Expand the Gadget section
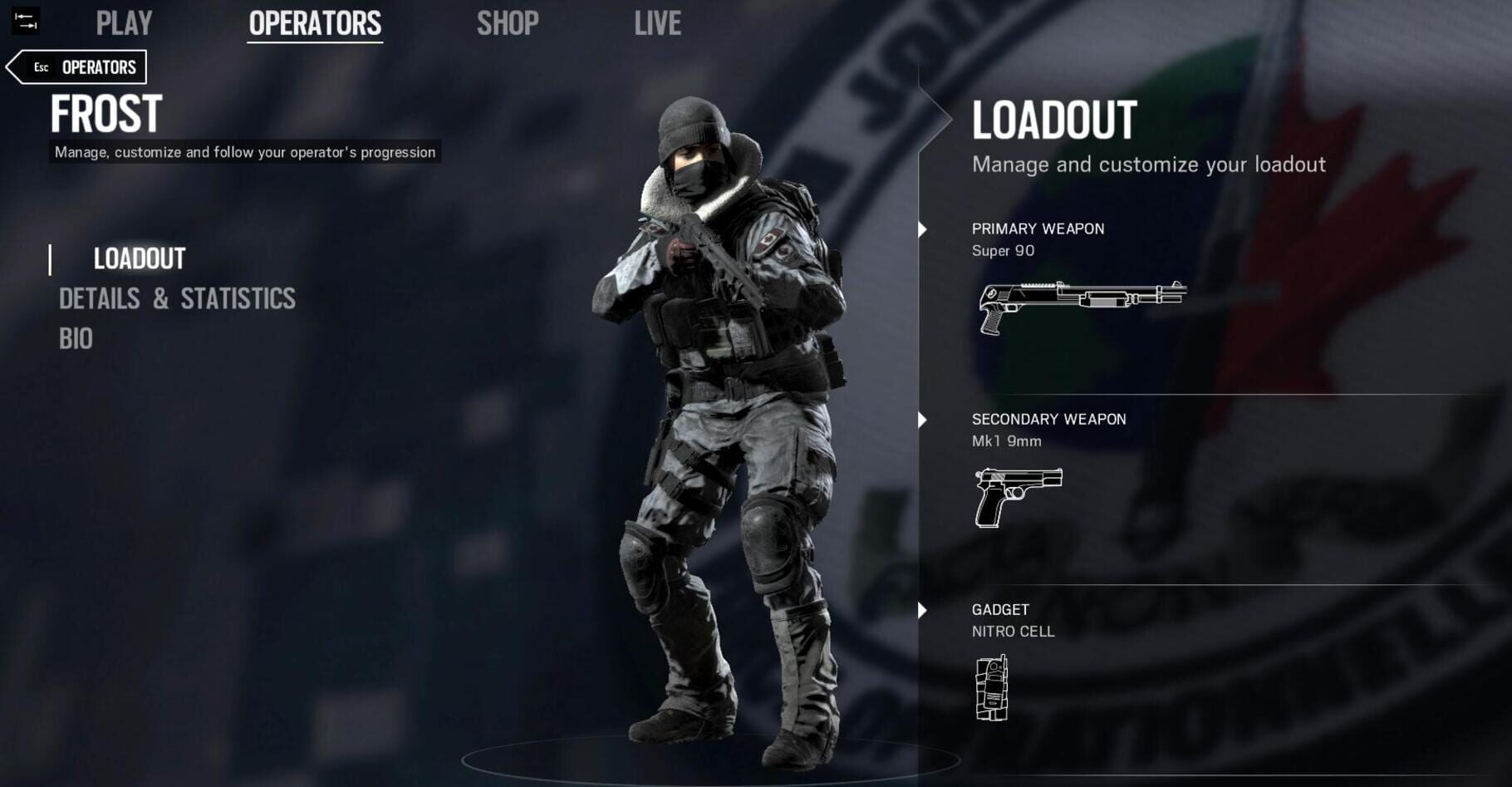This screenshot has height=787, width=1512. point(1000,609)
